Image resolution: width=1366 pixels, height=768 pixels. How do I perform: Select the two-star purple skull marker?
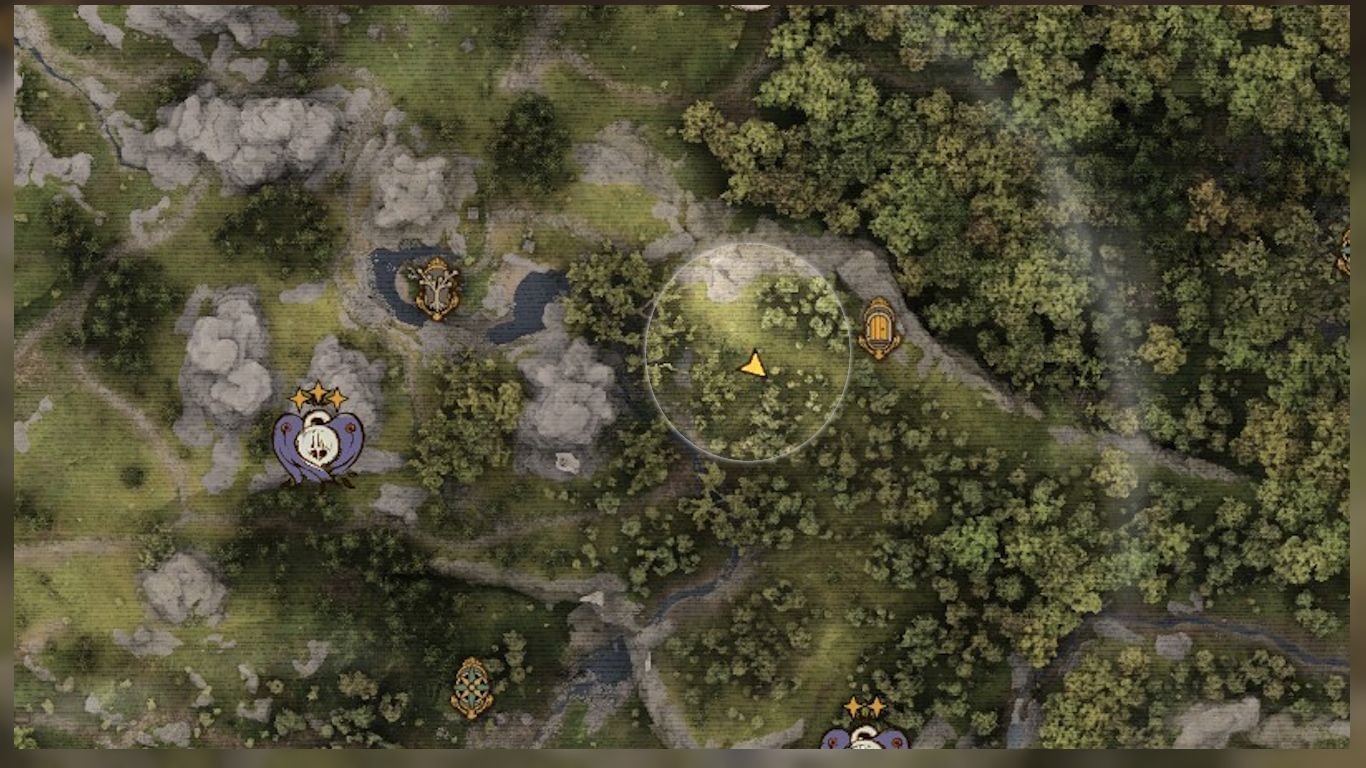pyautogui.click(x=864, y=735)
